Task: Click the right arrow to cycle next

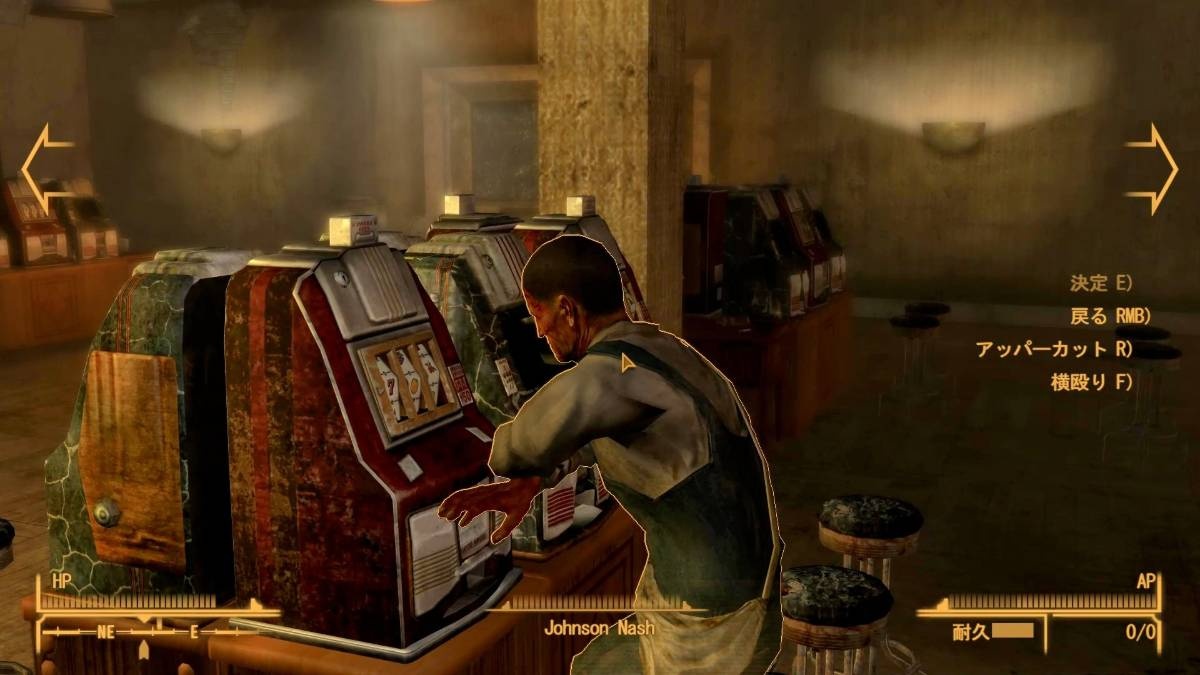Action: 1153,168
